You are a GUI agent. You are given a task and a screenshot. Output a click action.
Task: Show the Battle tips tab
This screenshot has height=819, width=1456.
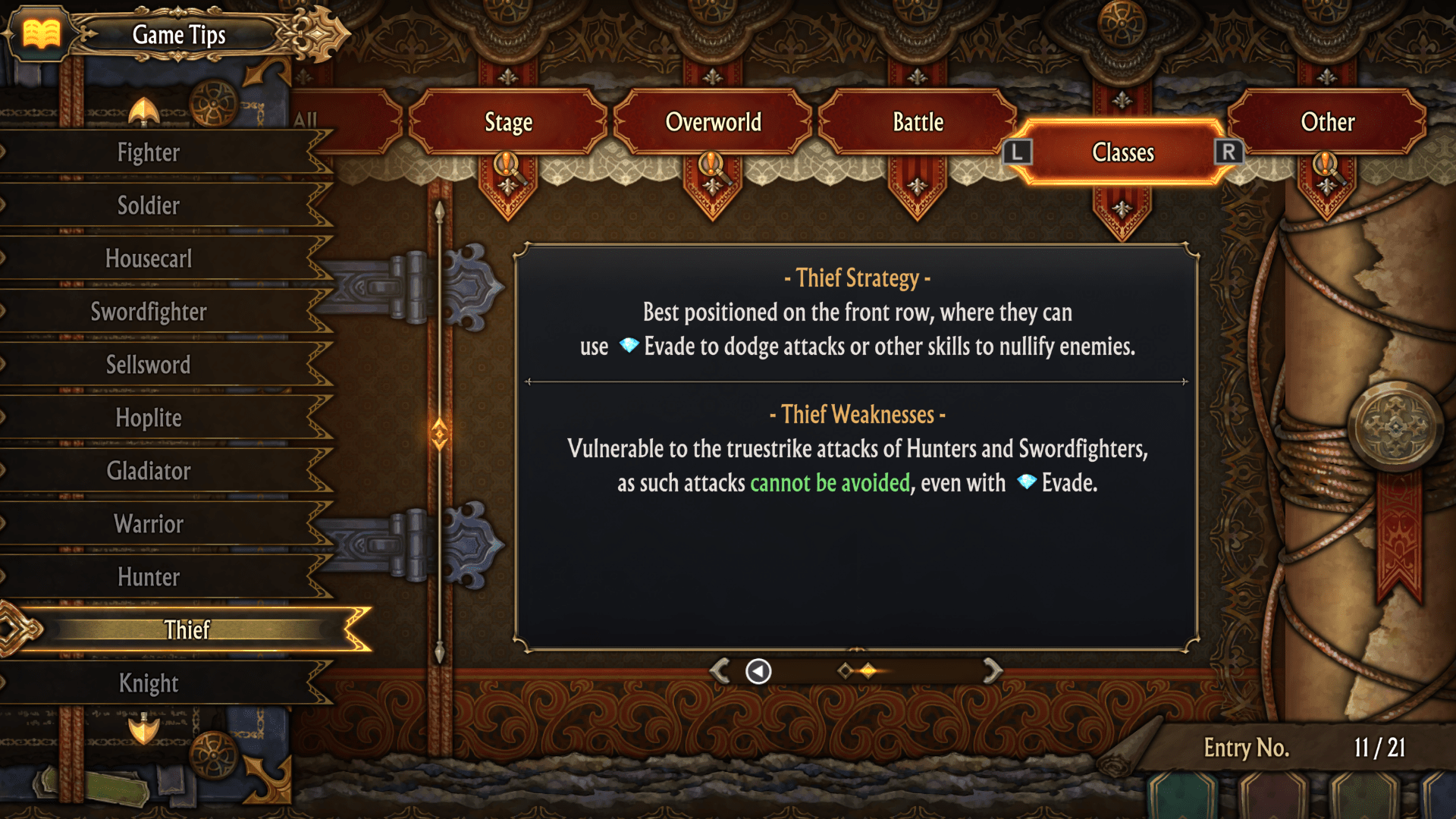[918, 122]
